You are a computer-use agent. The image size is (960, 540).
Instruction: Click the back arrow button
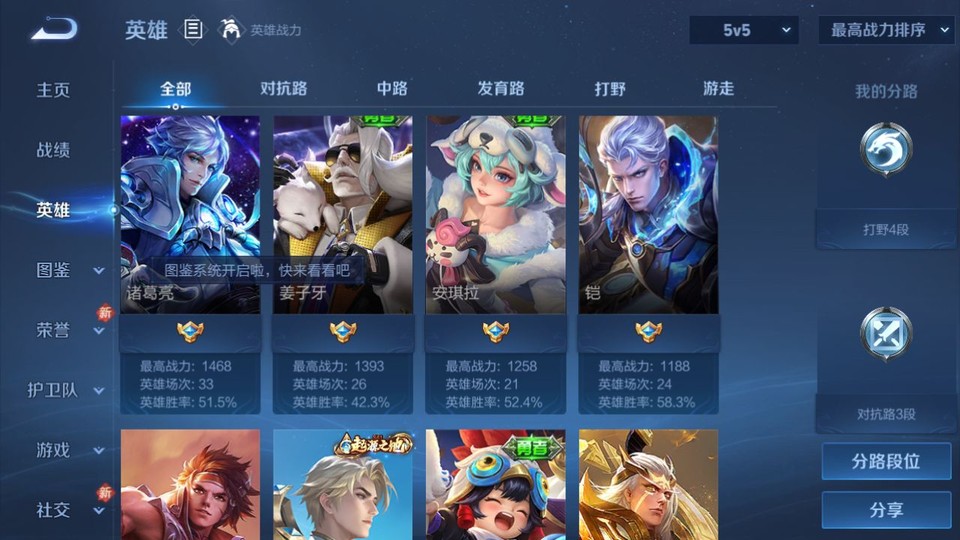pyautogui.click(x=54, y=29)
